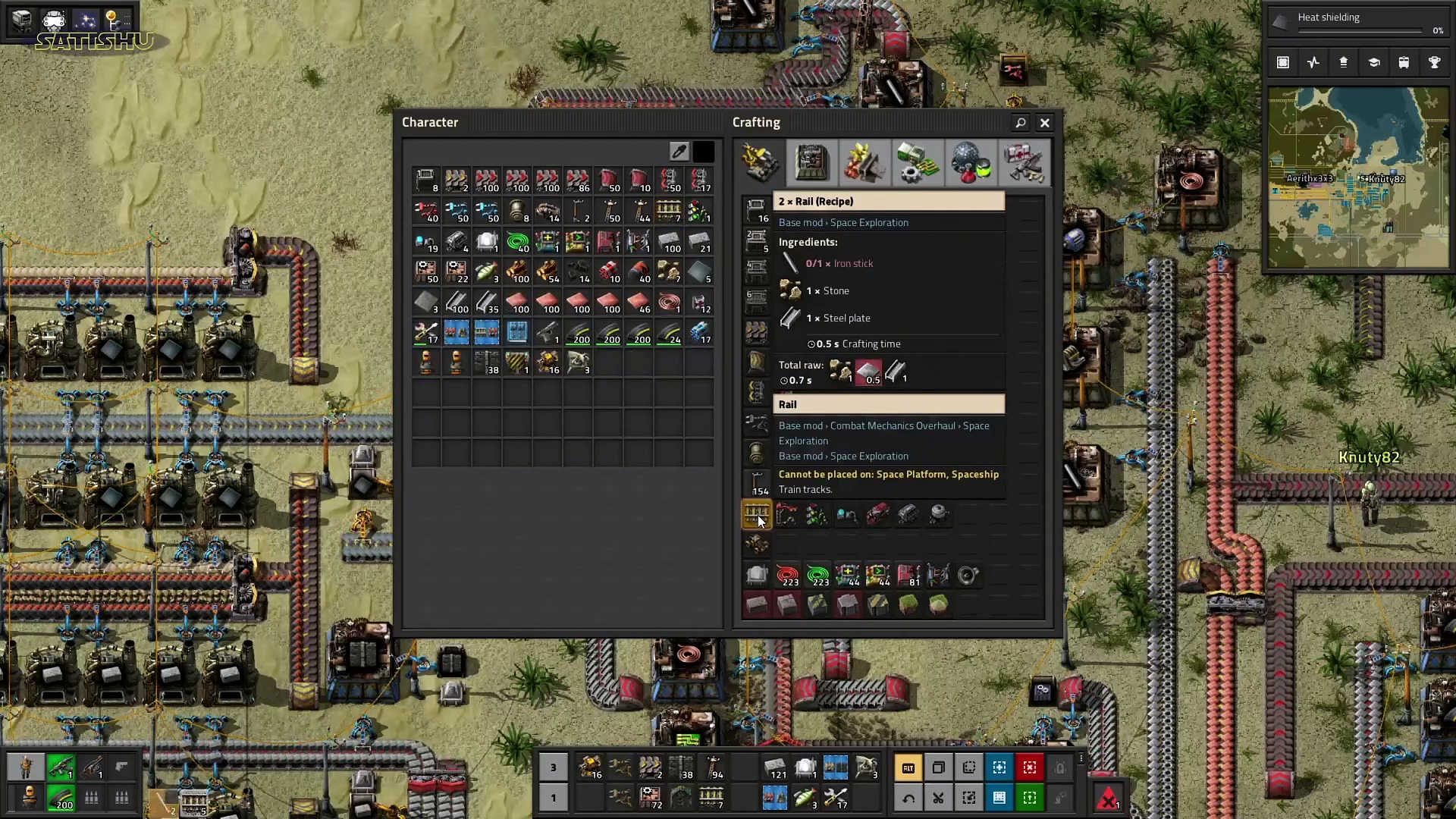Select the red deconstruction planner
Viewport: 1456px width, 819px height.
(x=1029, y=767)
